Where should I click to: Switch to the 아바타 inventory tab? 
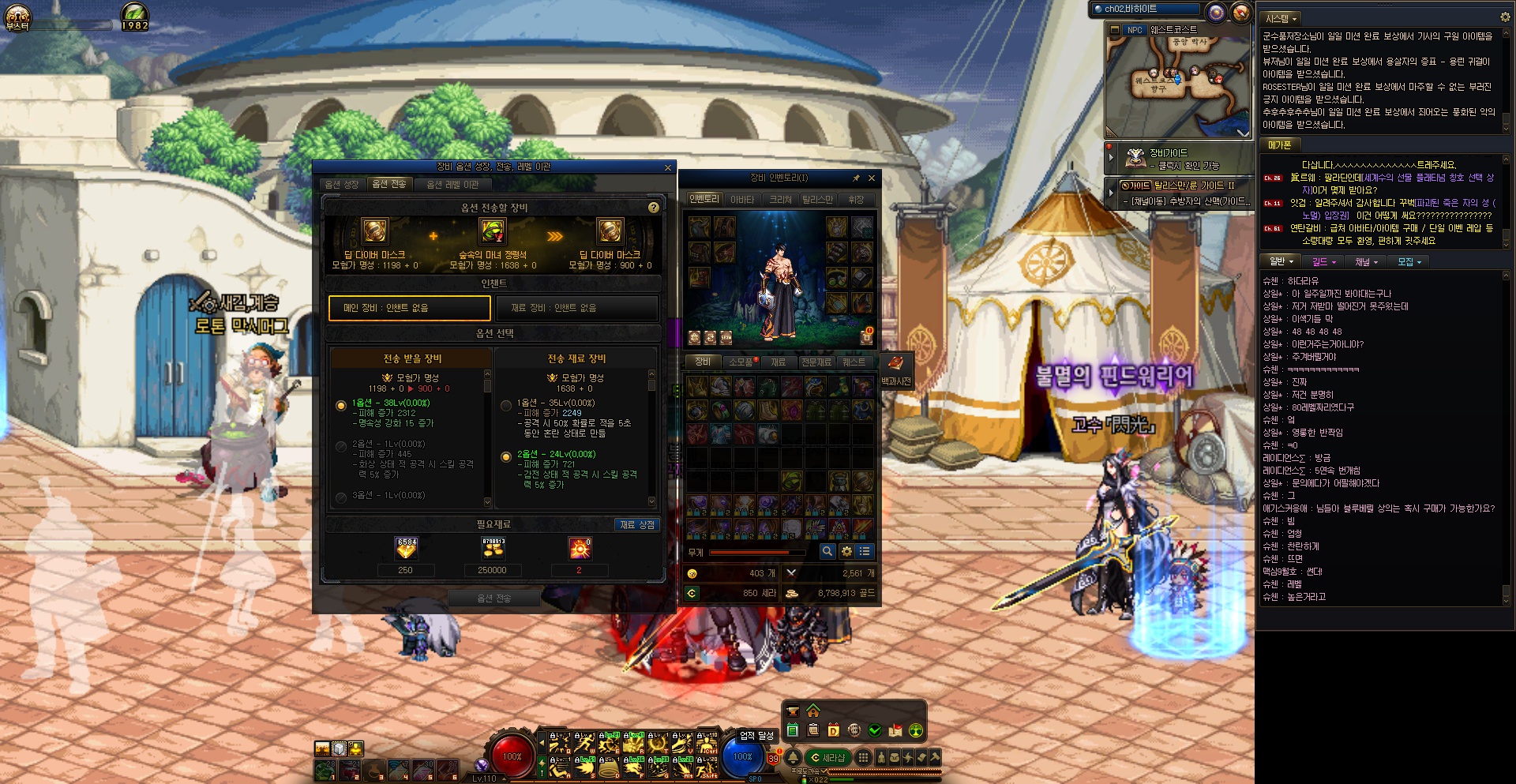coord(741,200)
